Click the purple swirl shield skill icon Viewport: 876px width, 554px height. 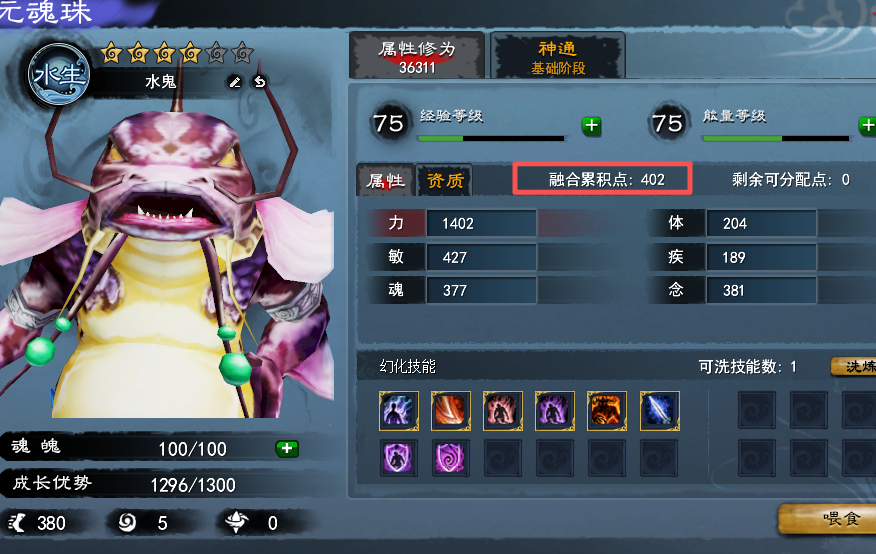coord(451,458)
